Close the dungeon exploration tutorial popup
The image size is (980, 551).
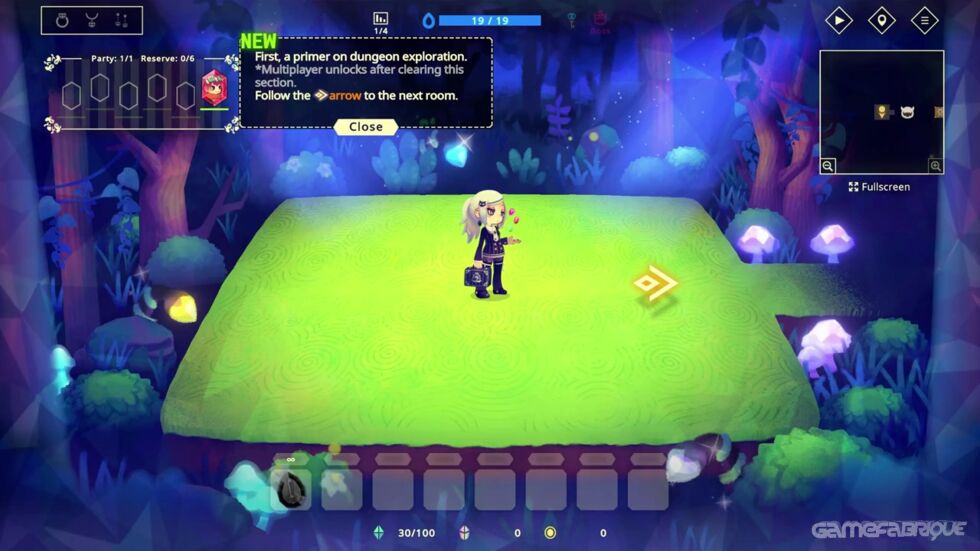365,127
